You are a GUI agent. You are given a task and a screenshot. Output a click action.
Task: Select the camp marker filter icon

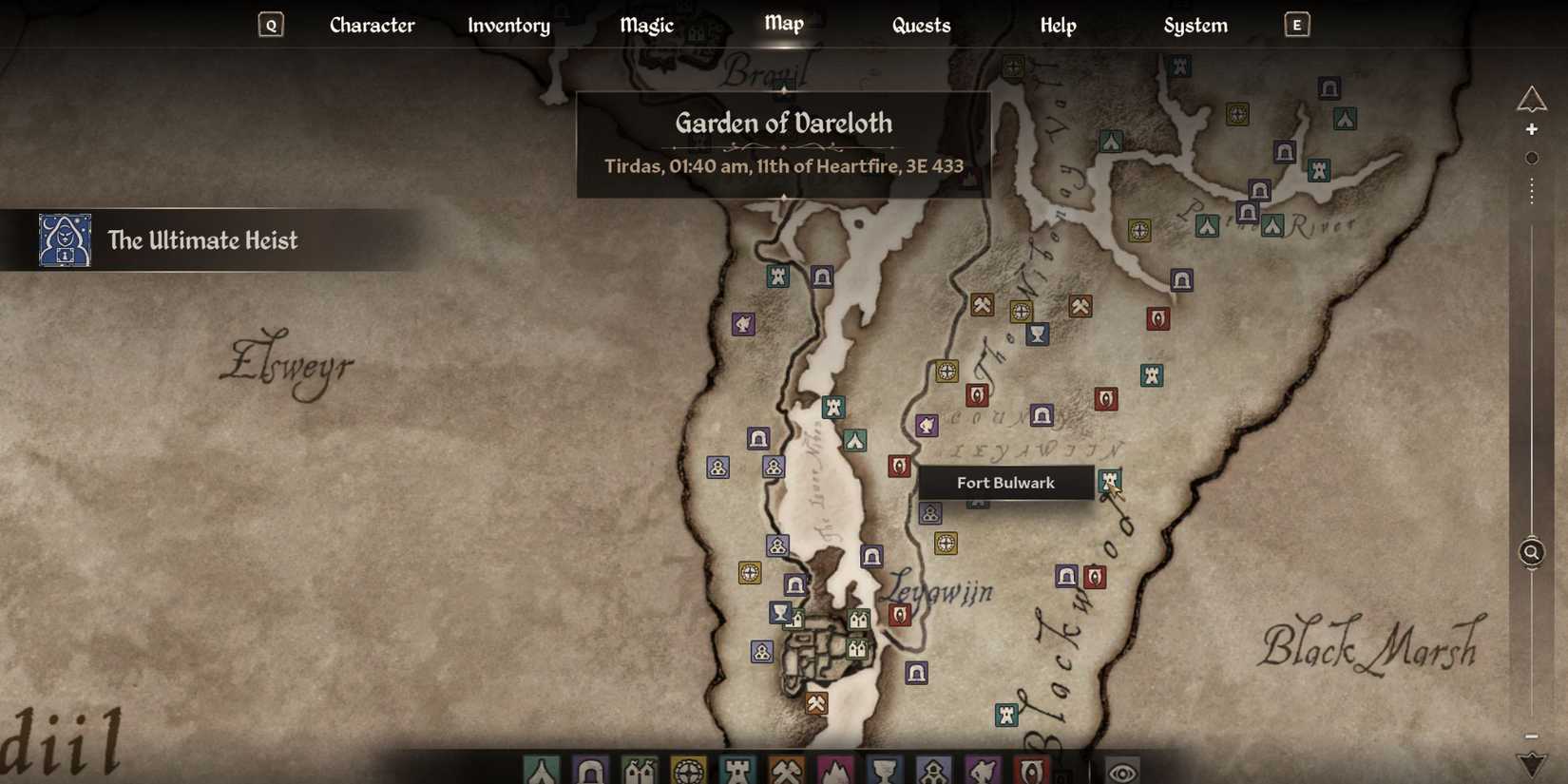(542, 770)
